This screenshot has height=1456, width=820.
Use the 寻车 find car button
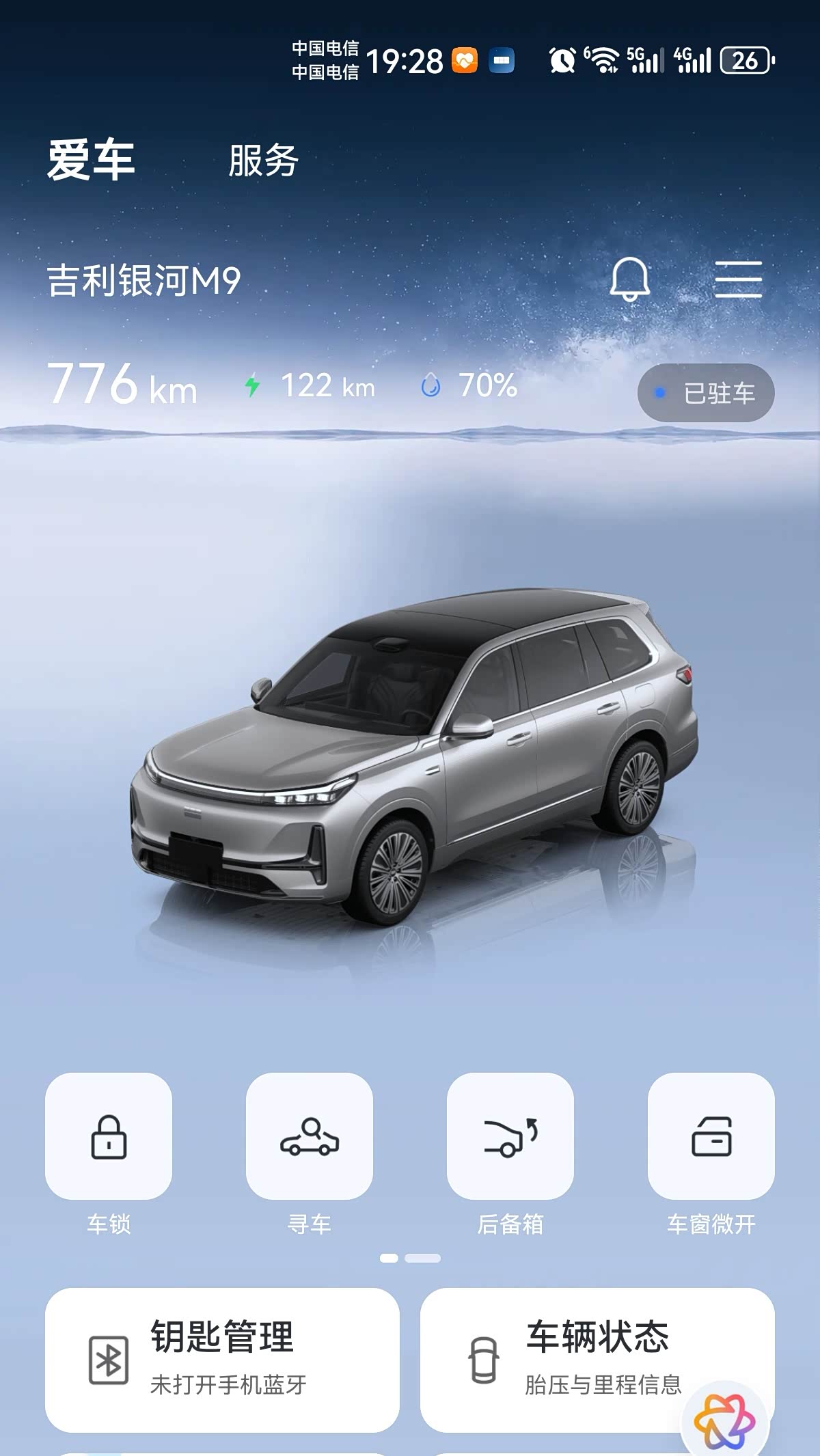point(310,1136)
